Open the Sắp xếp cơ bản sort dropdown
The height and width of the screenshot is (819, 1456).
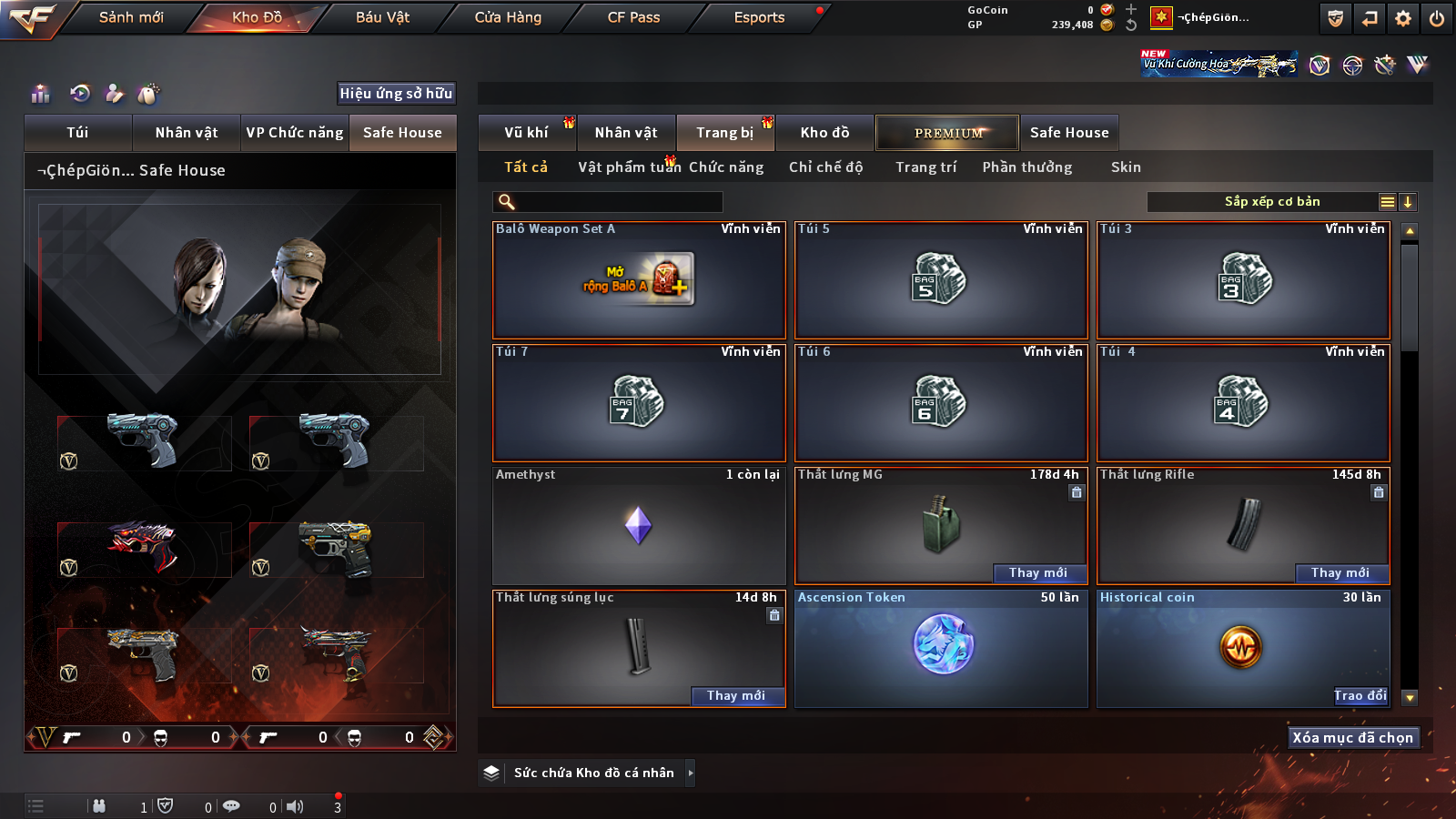click(1271, 202)
